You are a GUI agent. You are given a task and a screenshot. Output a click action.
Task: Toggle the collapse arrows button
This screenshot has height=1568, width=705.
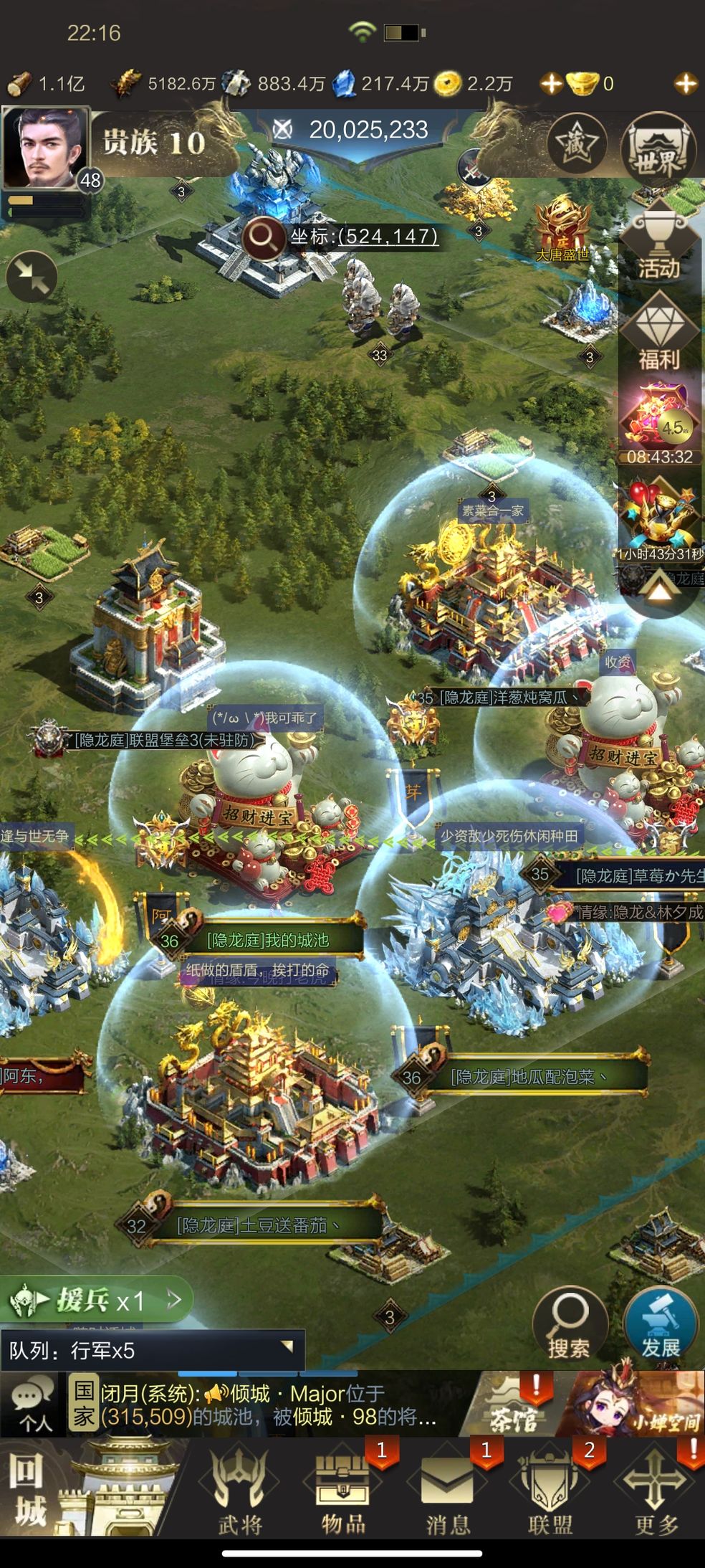[32, 277]
